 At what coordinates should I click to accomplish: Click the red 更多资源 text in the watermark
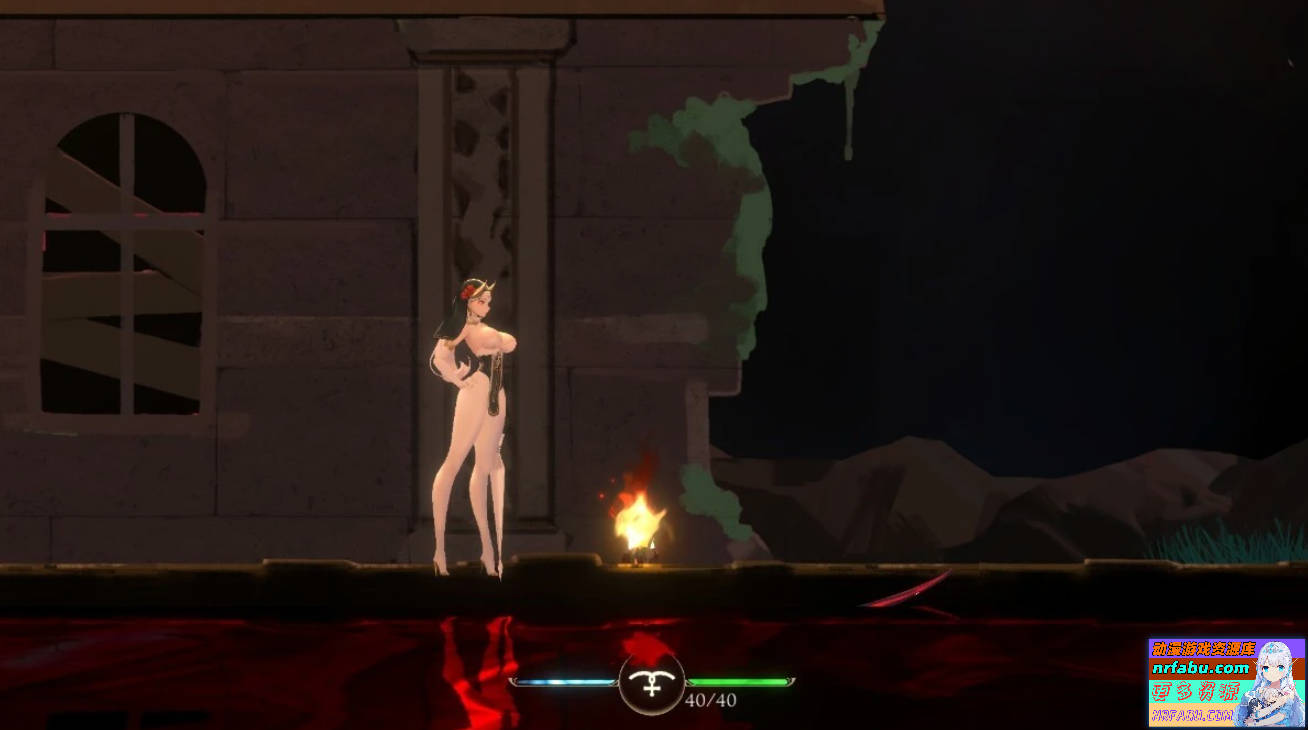pyautogui.click(x=1195, y=692)
